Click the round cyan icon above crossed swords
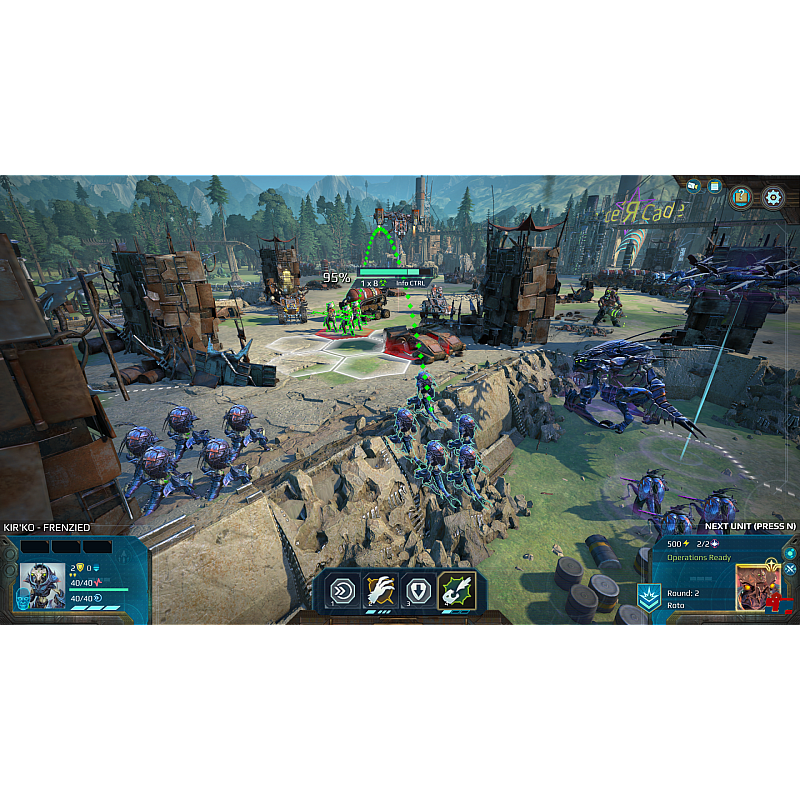 coord(790,553)
